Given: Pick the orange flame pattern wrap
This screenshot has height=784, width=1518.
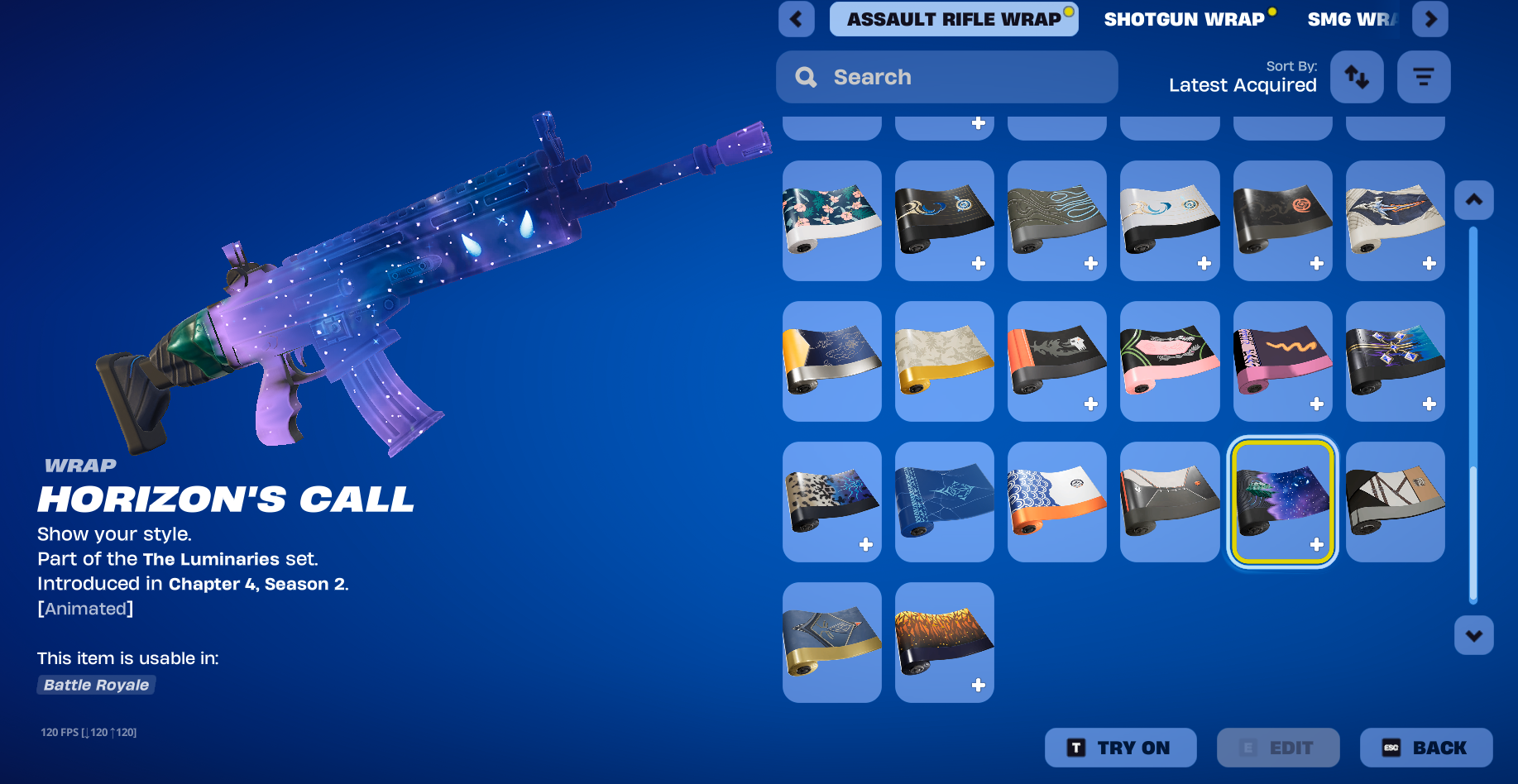Looking at the screenshot, I should (944, 642).
